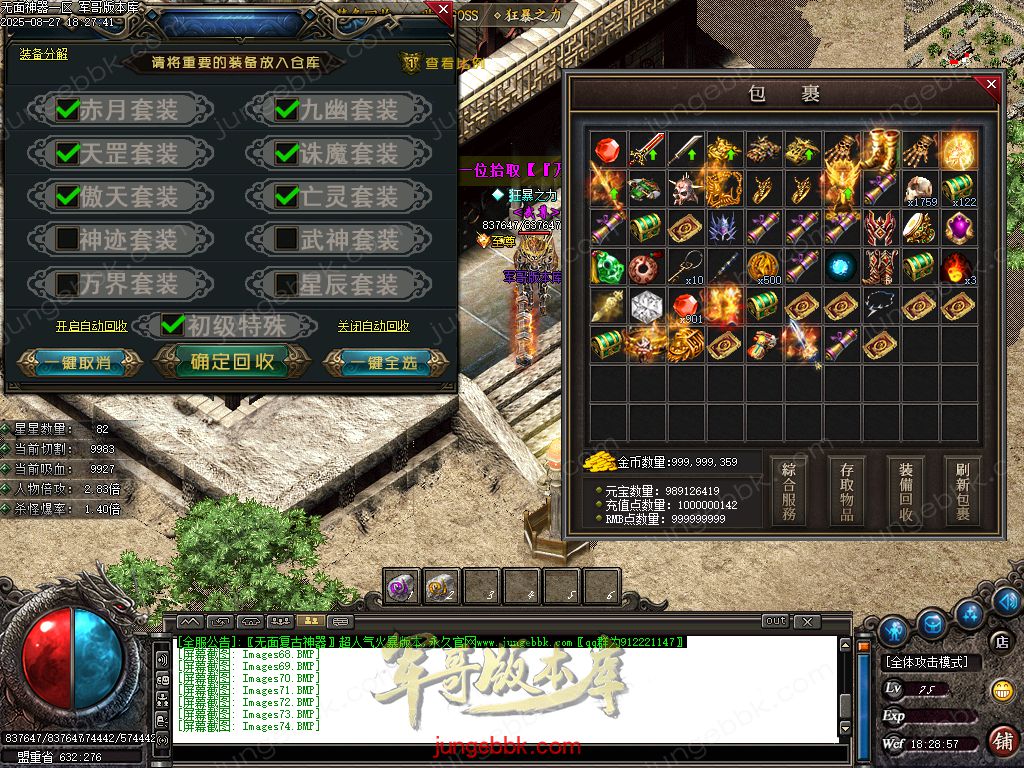1024x768 pixels.
Task: Turn on auto recycle via 开启自动回收
Action: (x=92, y=326)
